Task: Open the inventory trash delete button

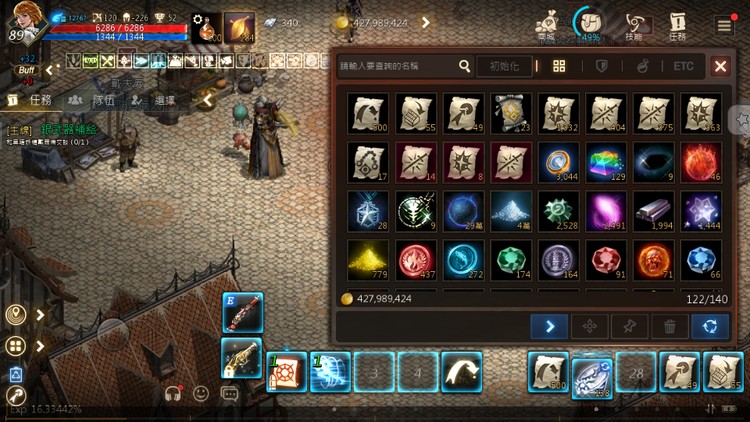Action: tap(669, 326)
